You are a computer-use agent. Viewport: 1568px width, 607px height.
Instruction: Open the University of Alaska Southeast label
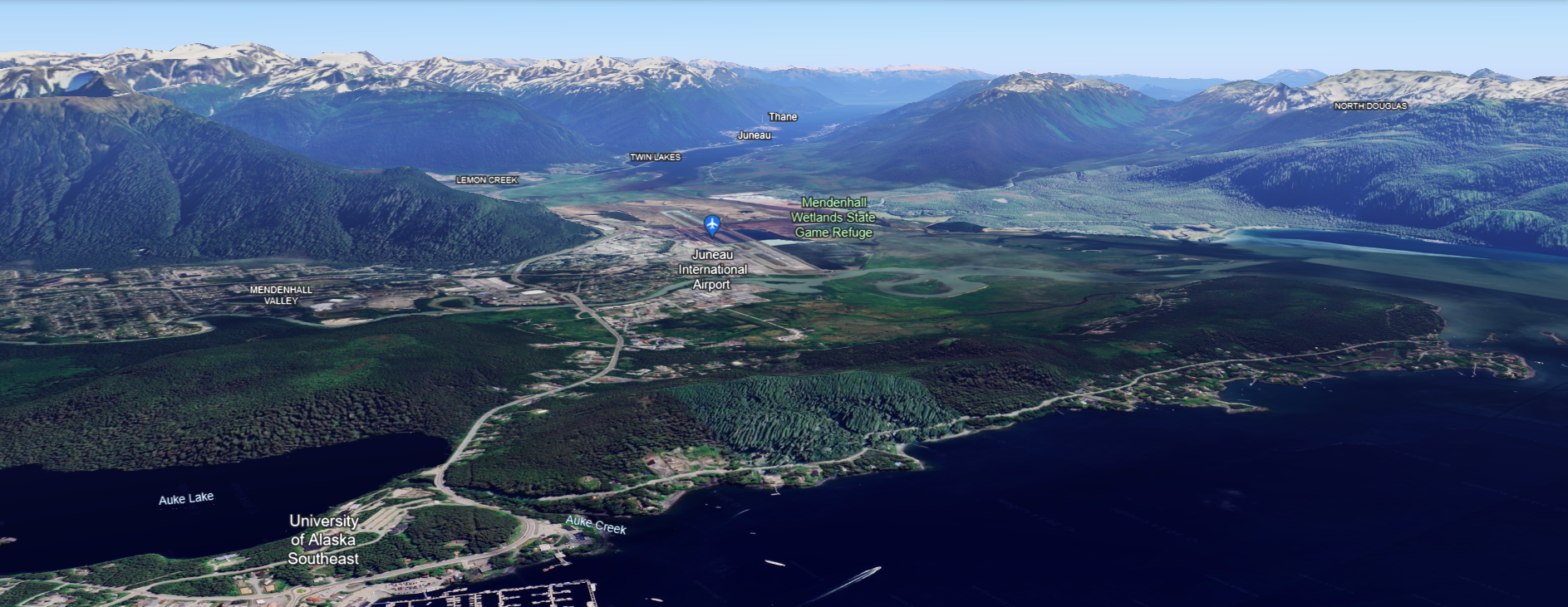click(x=323, y=540)
